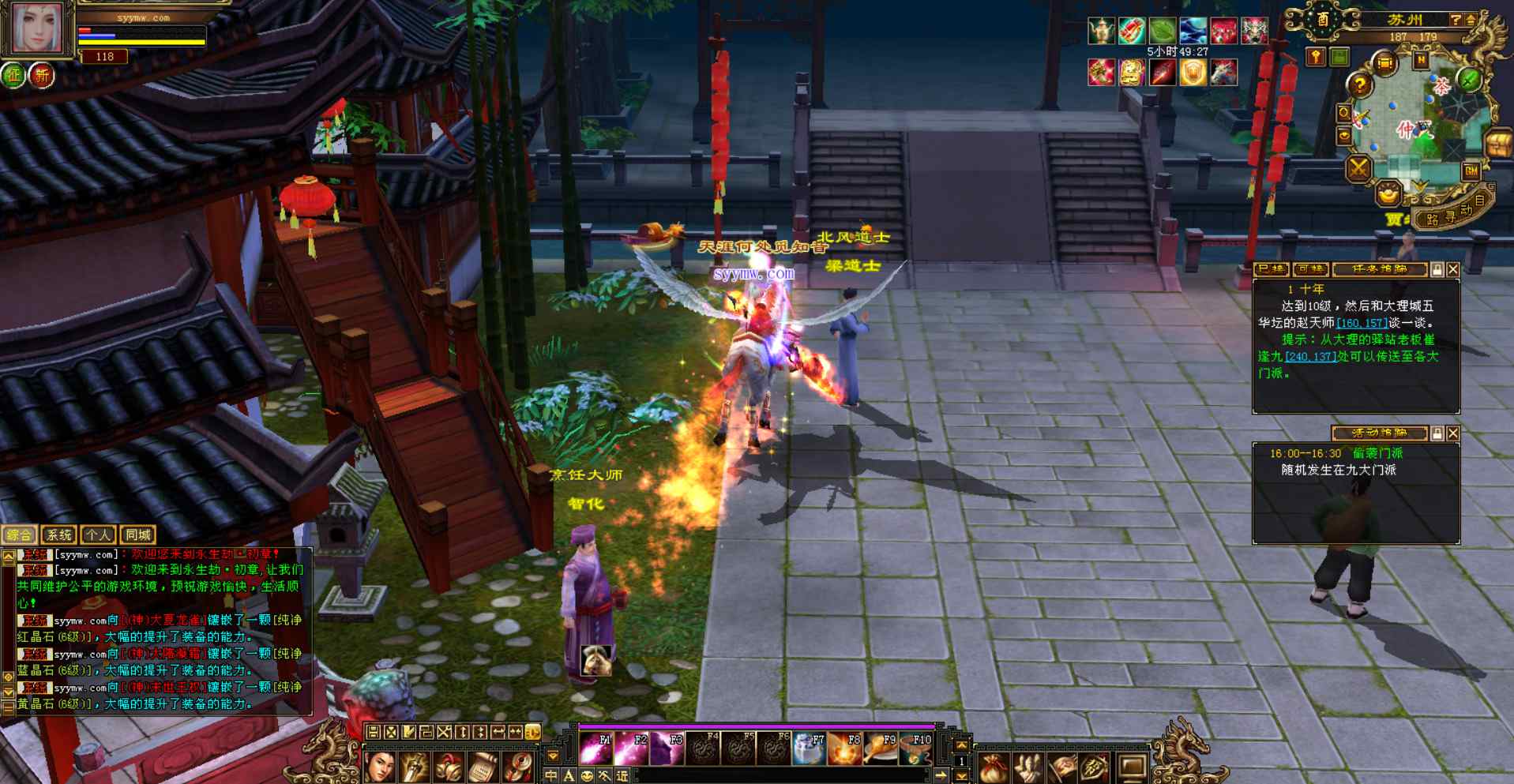Viewport: 1514px width, 784px height.
Task: Open the gold ingot shop button
Action: [x=1388, y=193]
